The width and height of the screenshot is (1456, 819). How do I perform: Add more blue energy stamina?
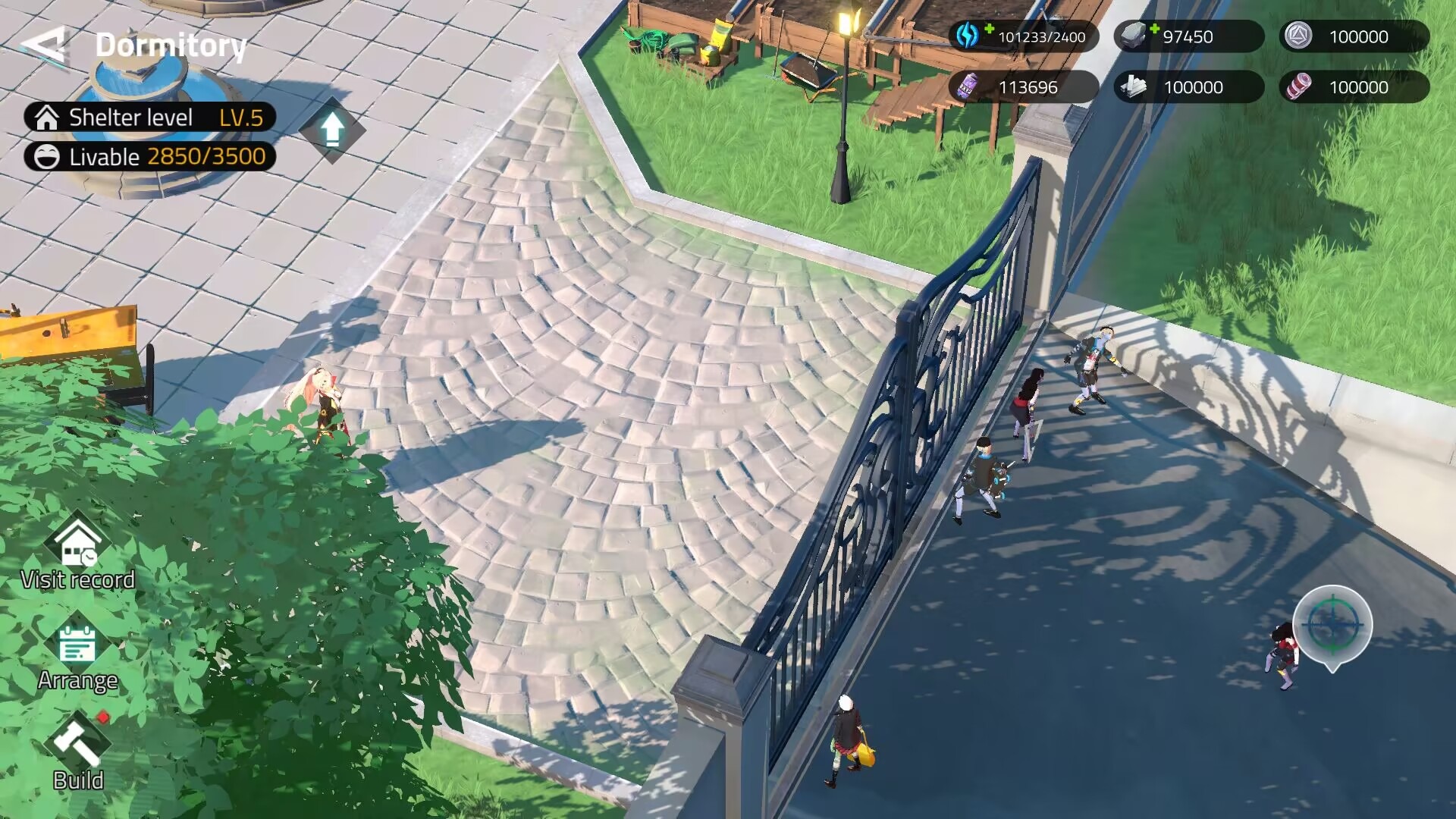tap(989, 30)
